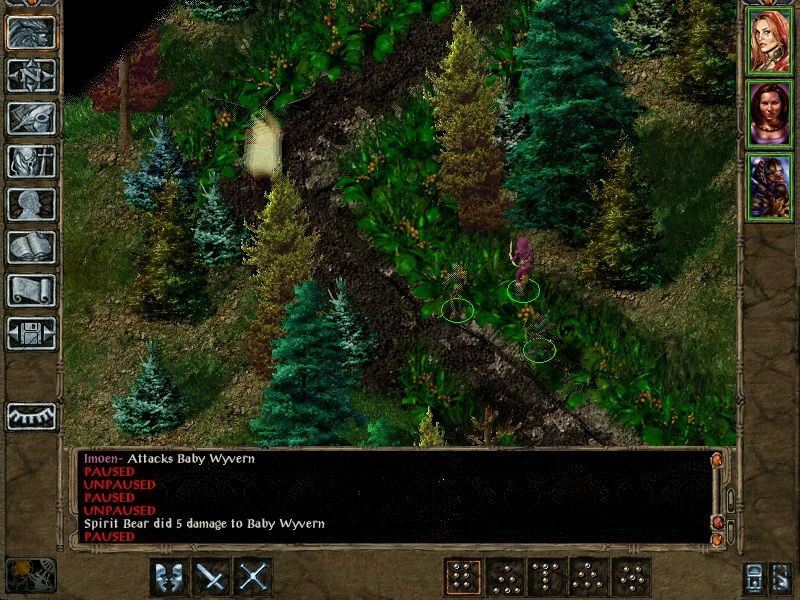Viewport: 800px width, 600px height.
Task: Open the options menu floppy disk button
Action: coord(31,333)
